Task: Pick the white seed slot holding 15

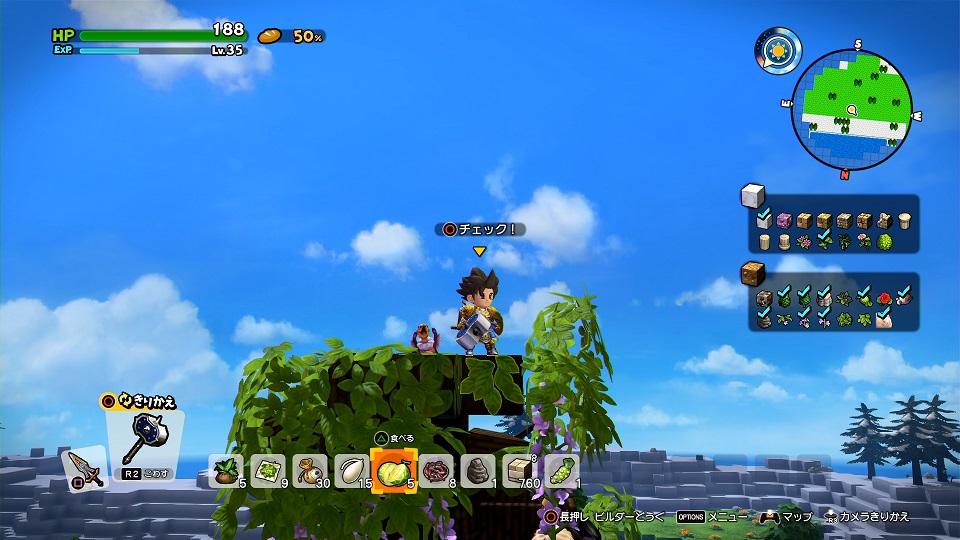Action: [x=350, y=469]
